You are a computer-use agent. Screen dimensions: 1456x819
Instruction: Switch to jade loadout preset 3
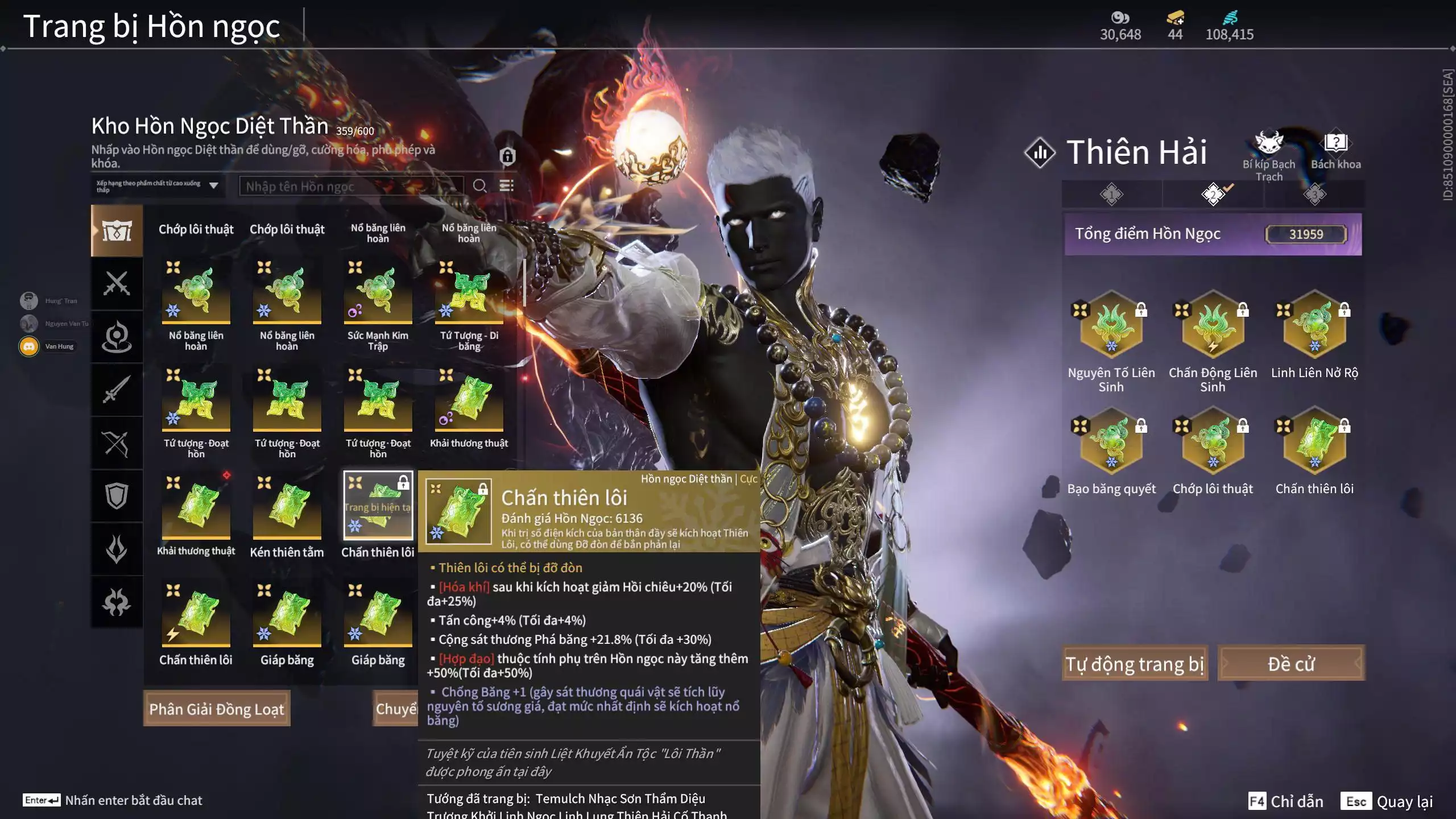pyautogui.click(x=1314, y=195)
